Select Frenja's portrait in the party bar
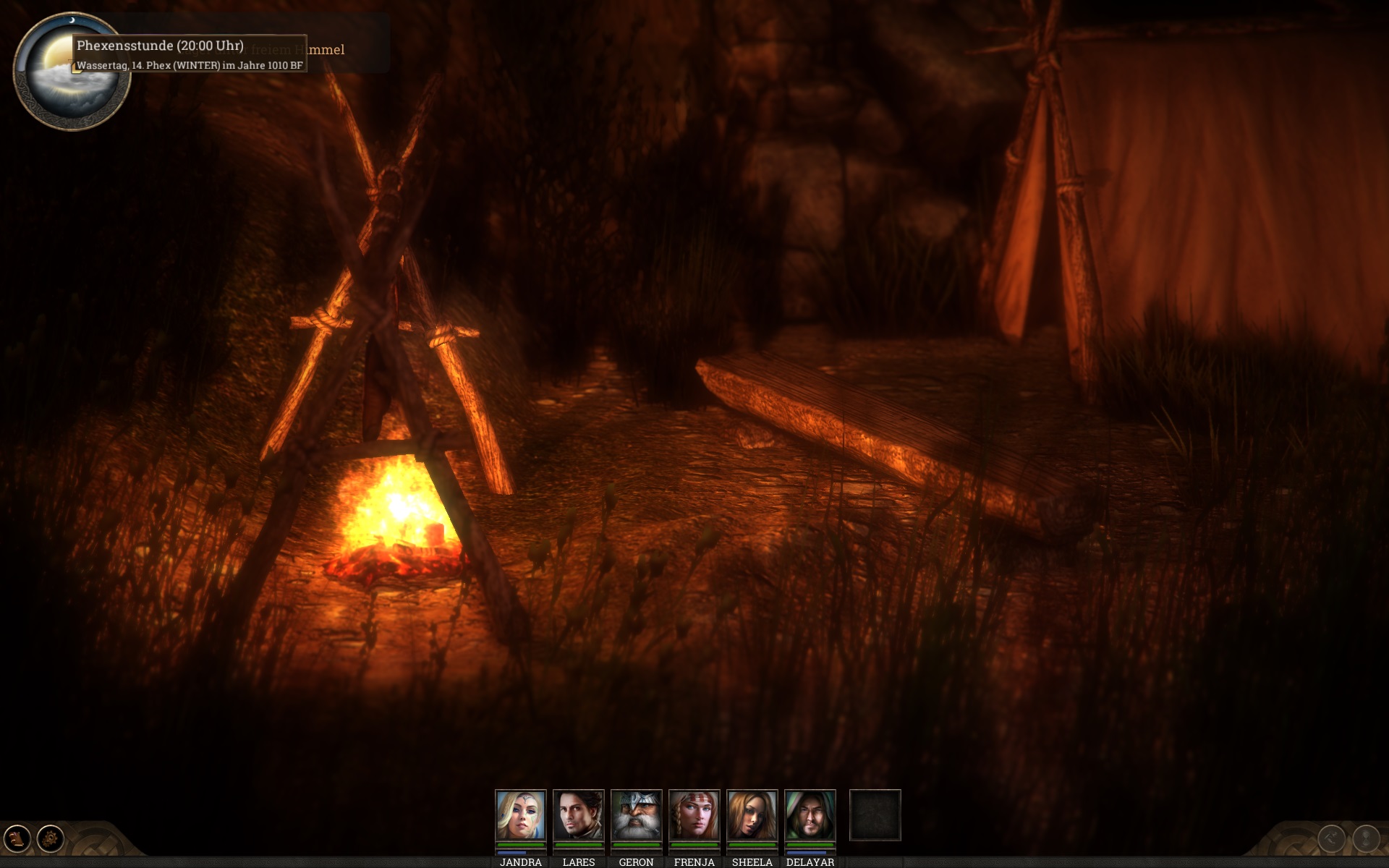1389x868 pixels. (694, 814)
